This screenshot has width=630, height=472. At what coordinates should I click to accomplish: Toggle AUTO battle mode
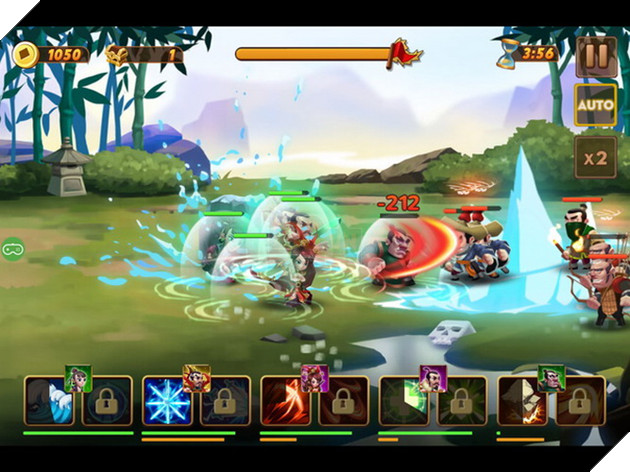tap(596, 105)
